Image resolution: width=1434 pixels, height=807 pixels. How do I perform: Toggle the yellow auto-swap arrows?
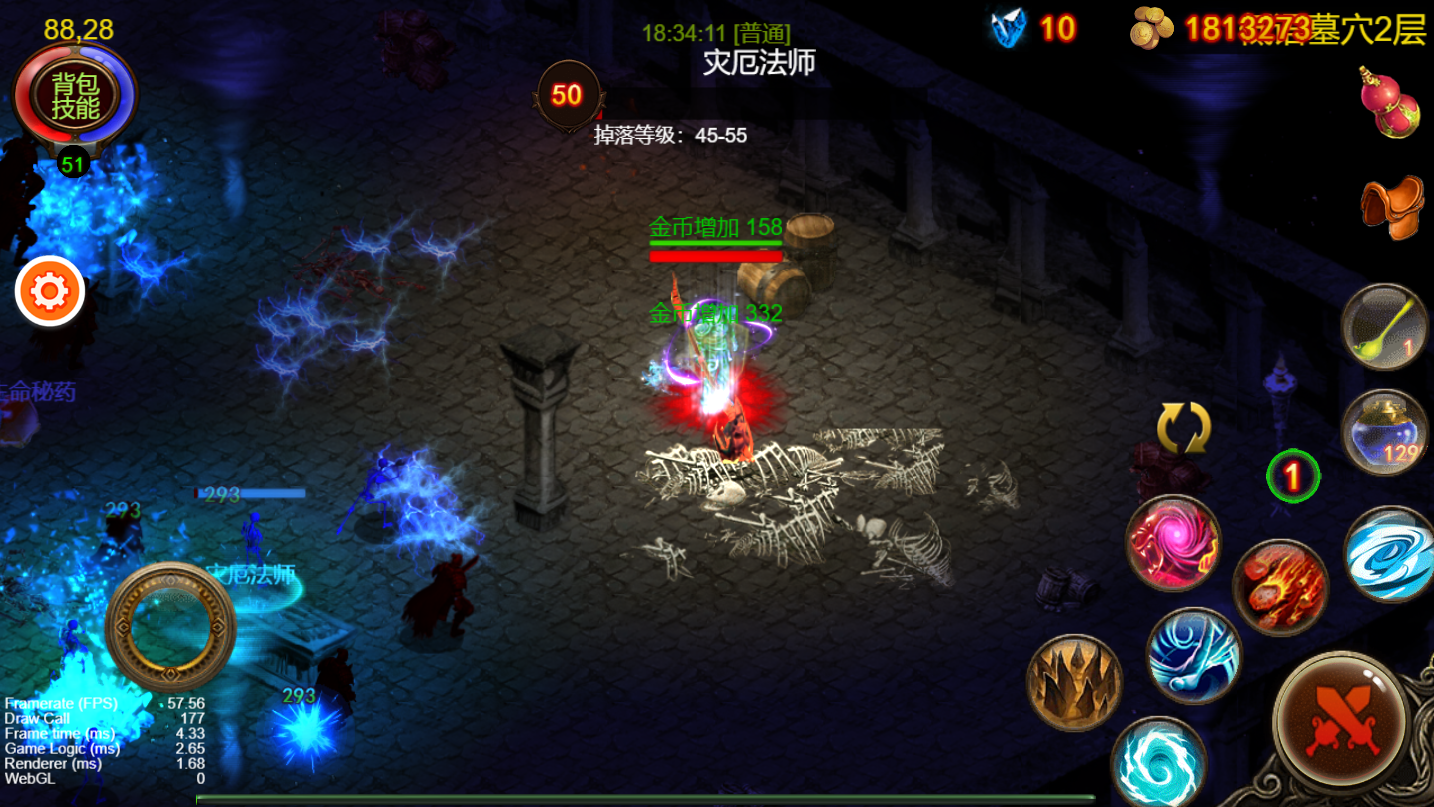tap(1183, 429)
